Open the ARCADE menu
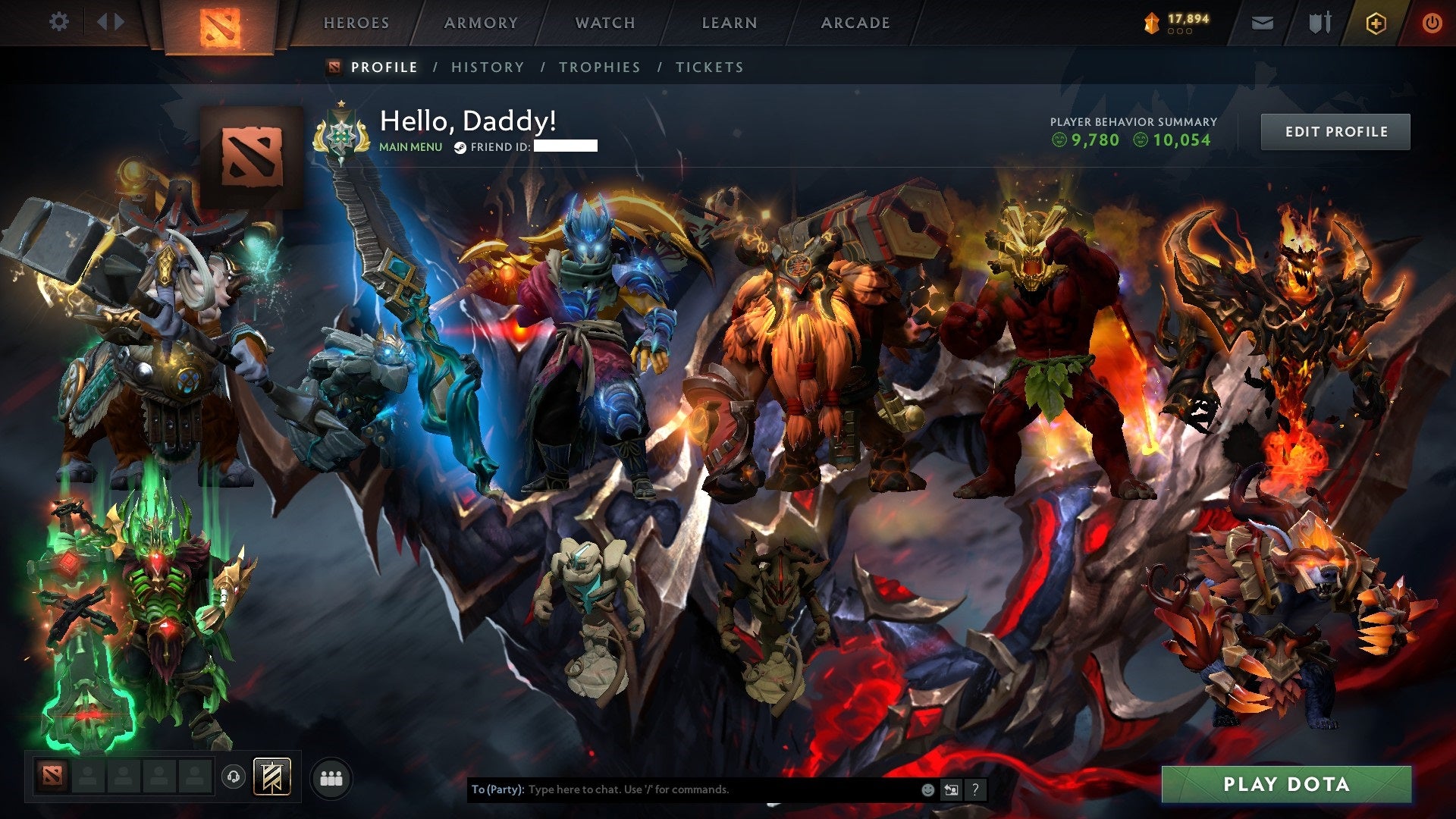 (855, 23)
